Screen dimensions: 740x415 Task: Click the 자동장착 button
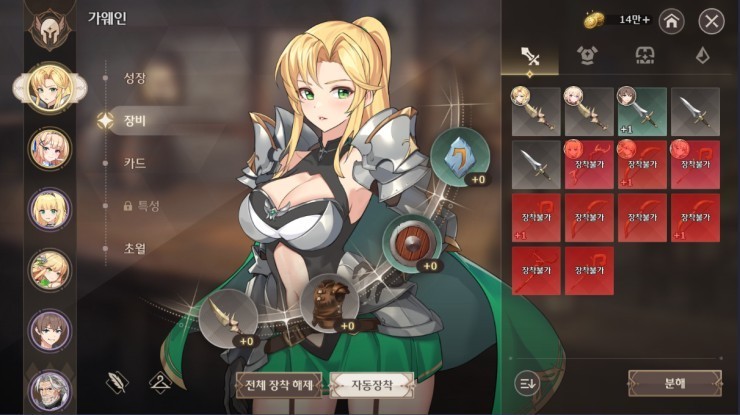372,385
